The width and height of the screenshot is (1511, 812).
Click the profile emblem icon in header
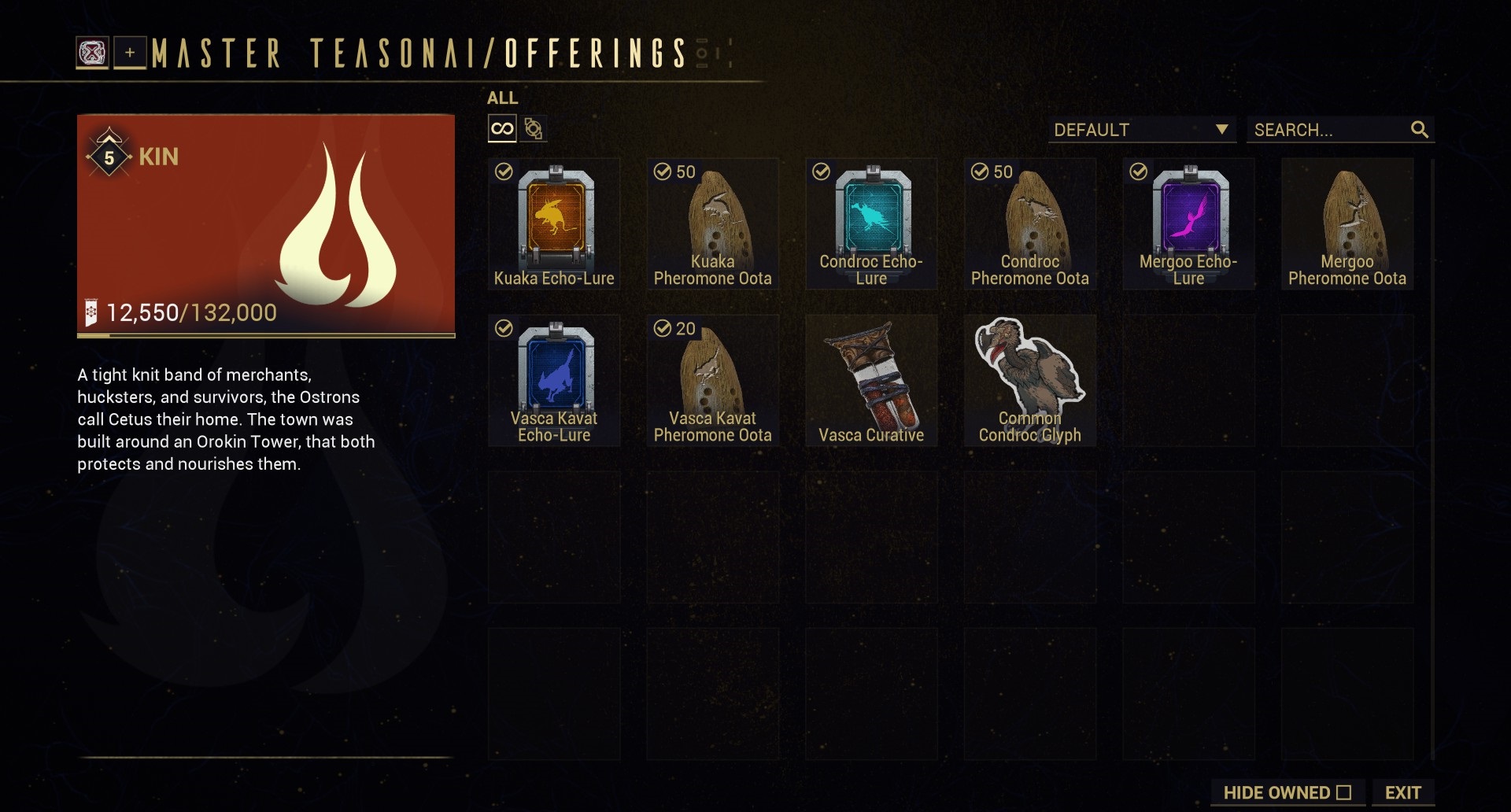pyautogui.click(x=92, y=53)
